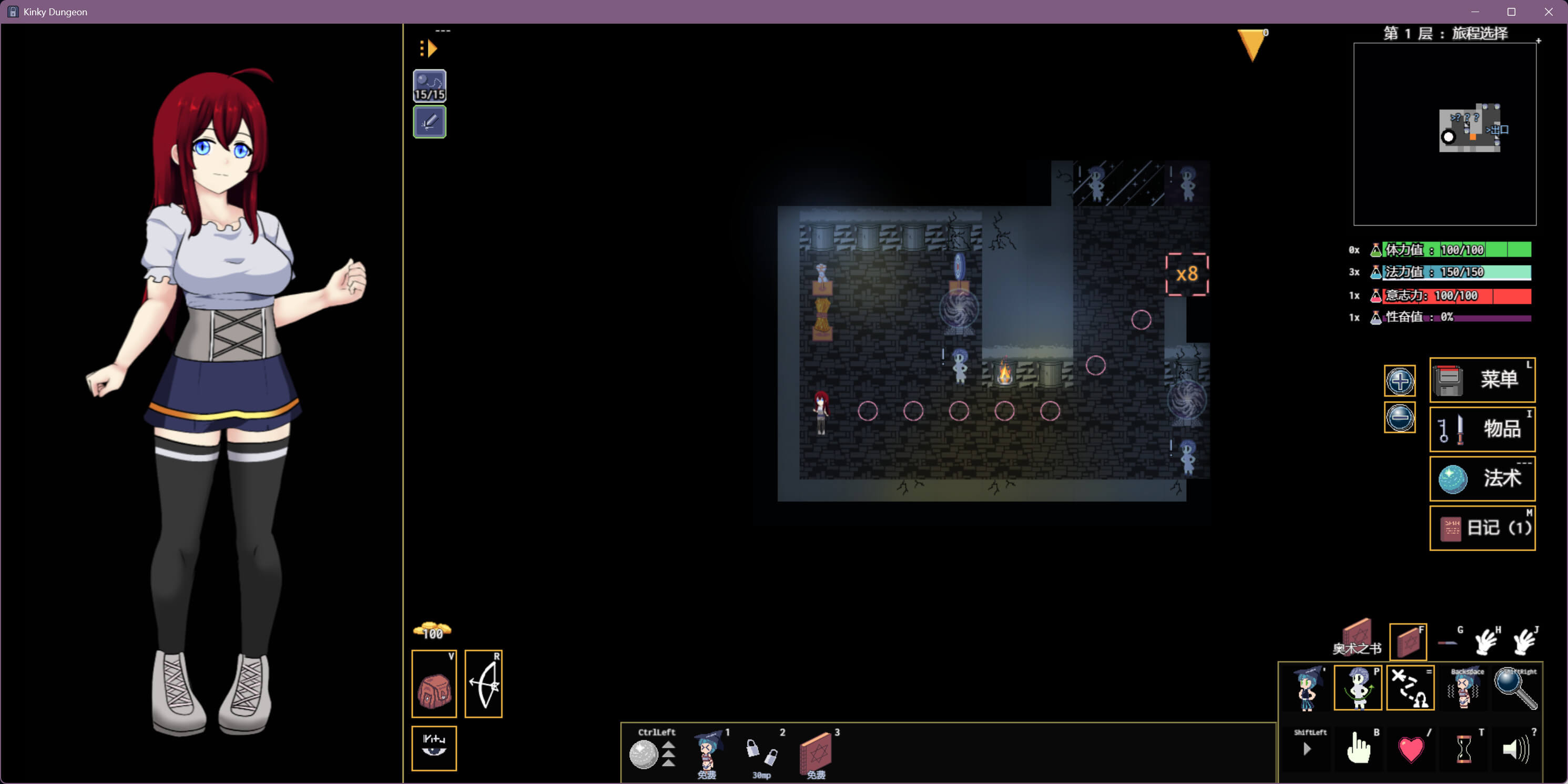Open the red backpack slot

point(434,684)
